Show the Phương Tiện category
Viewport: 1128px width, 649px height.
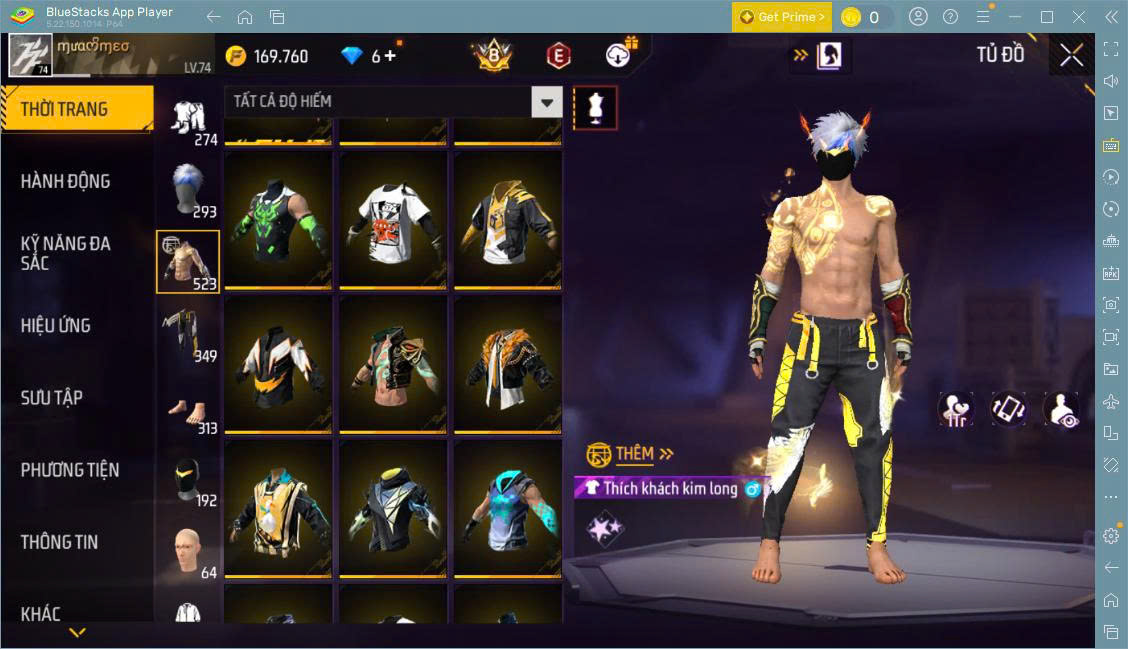pos(70,469)
